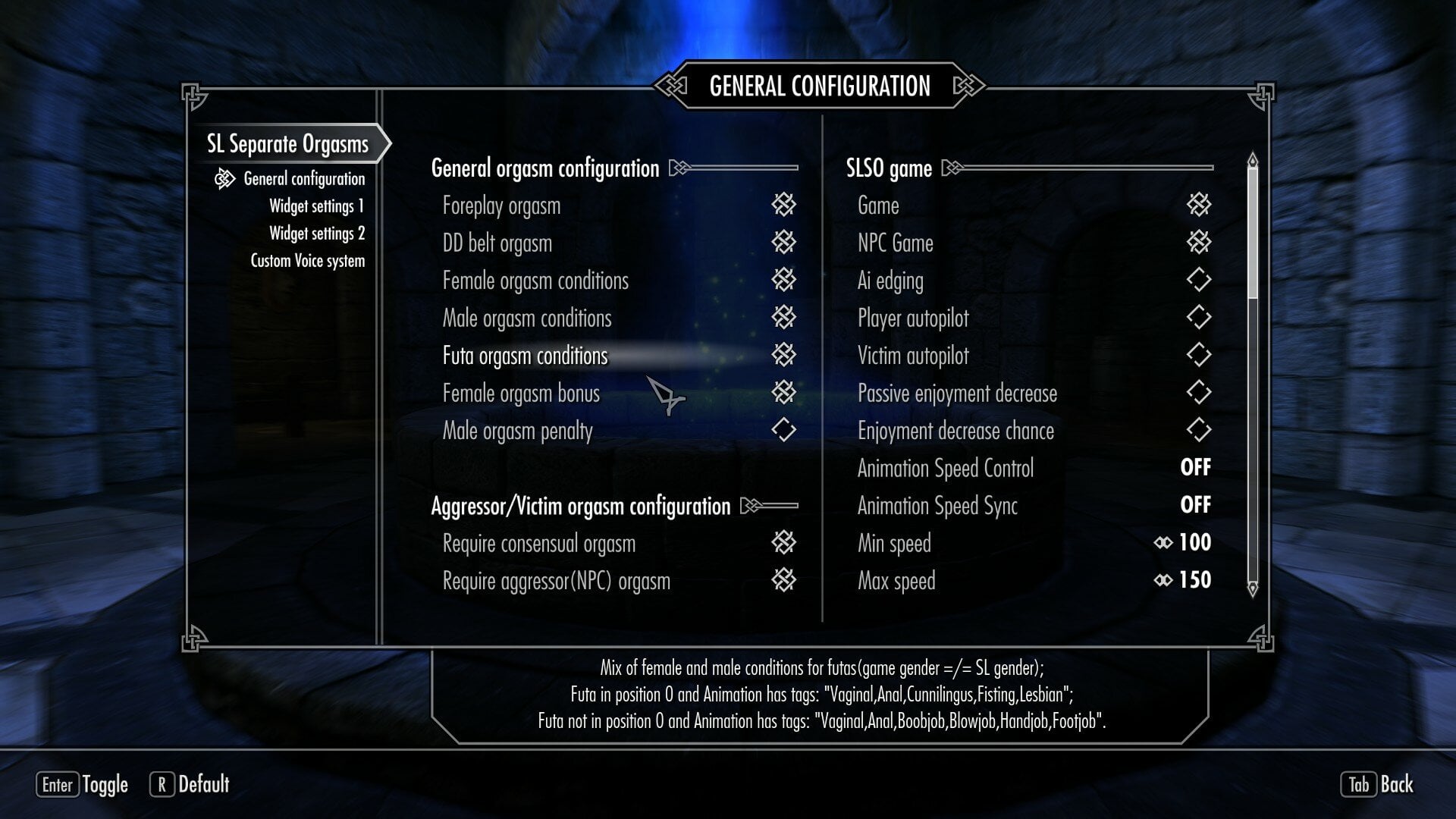Toggle the NPC Game option
Image resolution: width=1456 pixels, height=819 pixels.
[x=1198, y=243]
